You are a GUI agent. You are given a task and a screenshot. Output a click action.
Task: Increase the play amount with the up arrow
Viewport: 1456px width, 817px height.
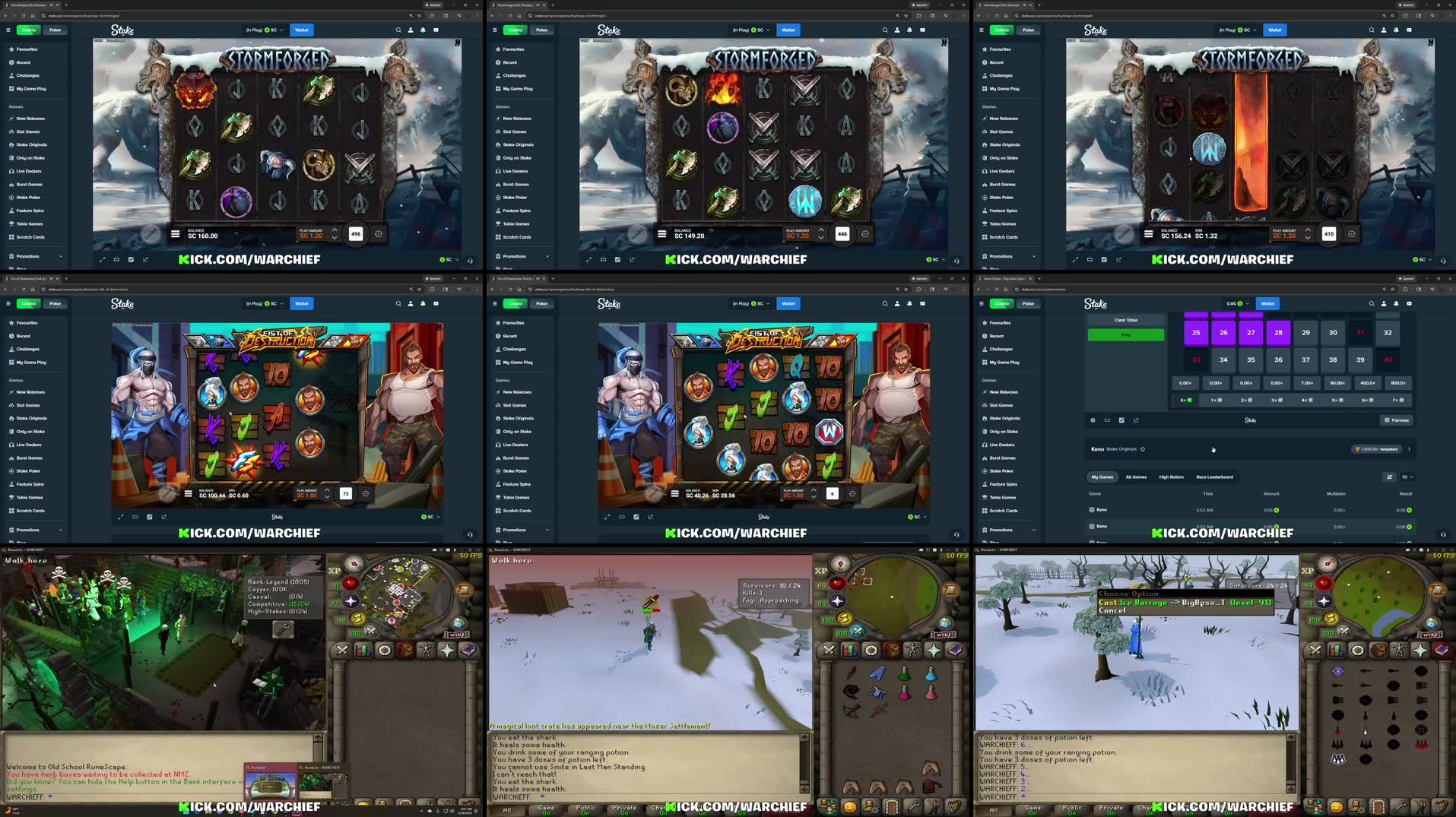coord(335,231)
